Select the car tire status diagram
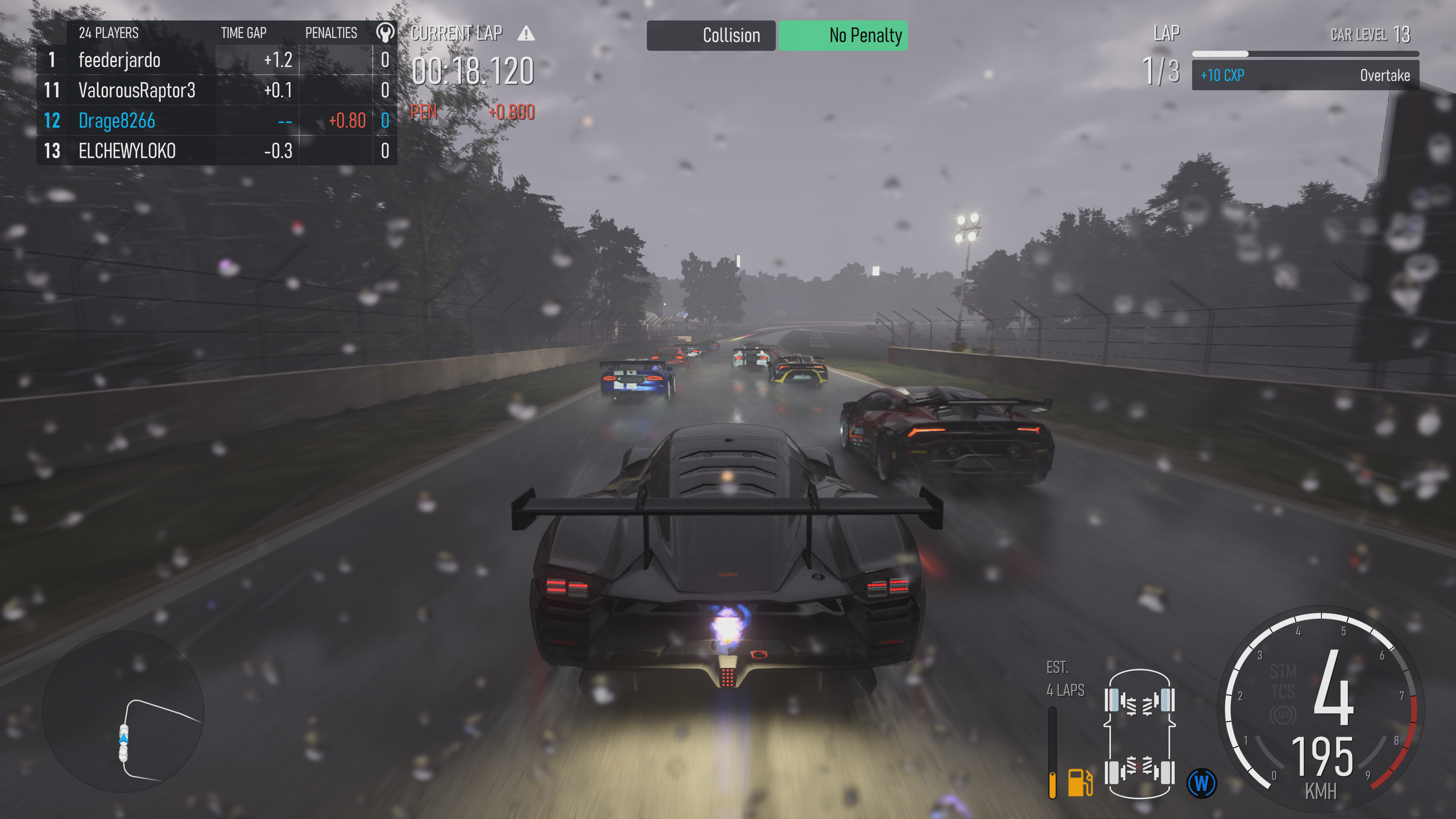Viewport: 1456px width, 819px height. 1139,734
